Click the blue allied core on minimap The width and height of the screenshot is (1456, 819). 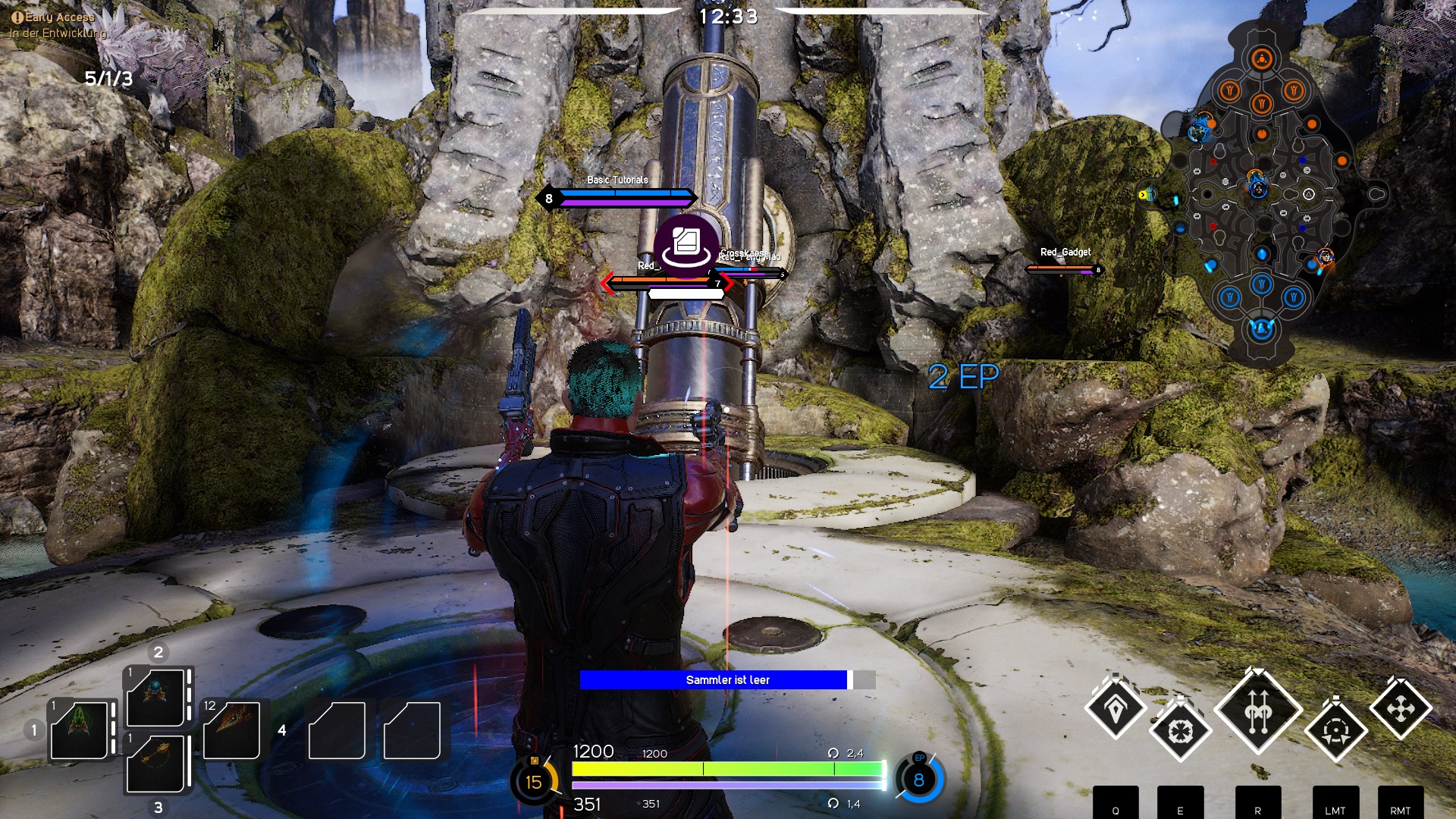coord(1260,329)
